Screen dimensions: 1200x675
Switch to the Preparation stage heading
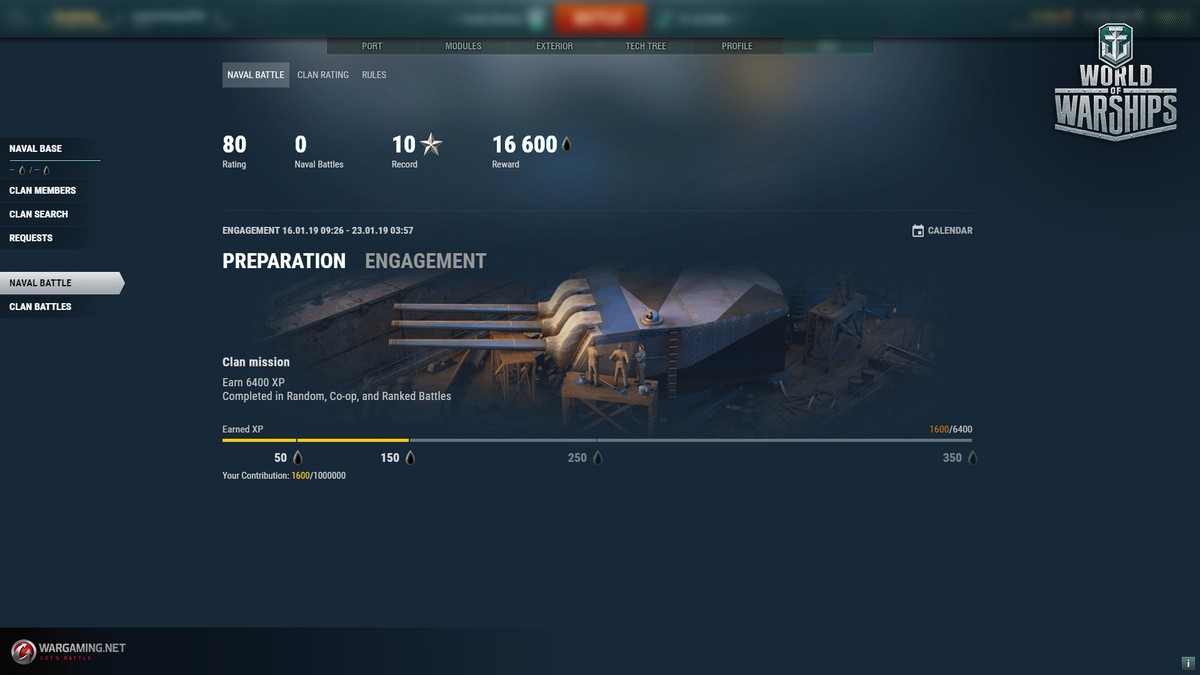[284, 261]
